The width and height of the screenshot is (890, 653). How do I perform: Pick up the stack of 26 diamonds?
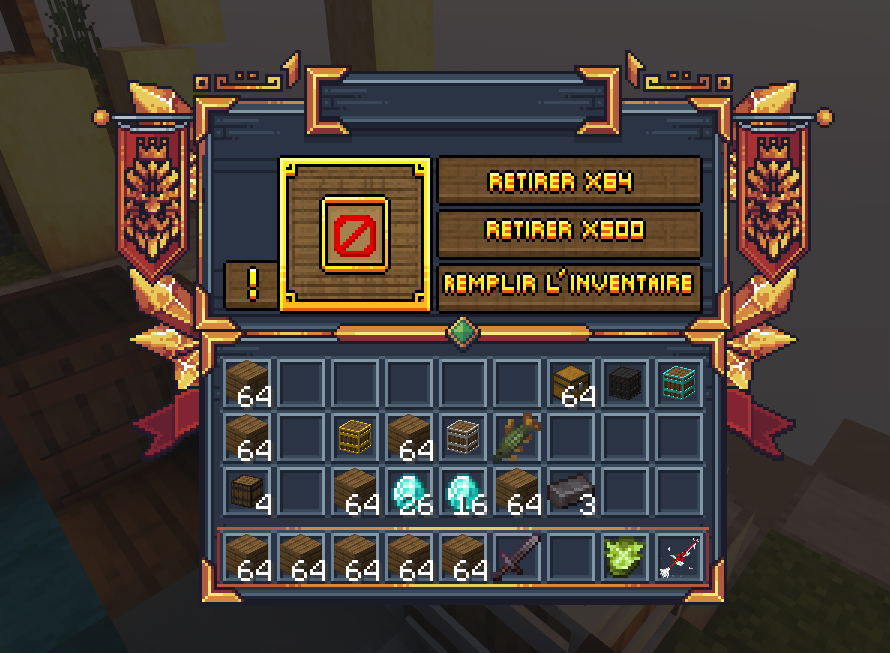[409, 491]
